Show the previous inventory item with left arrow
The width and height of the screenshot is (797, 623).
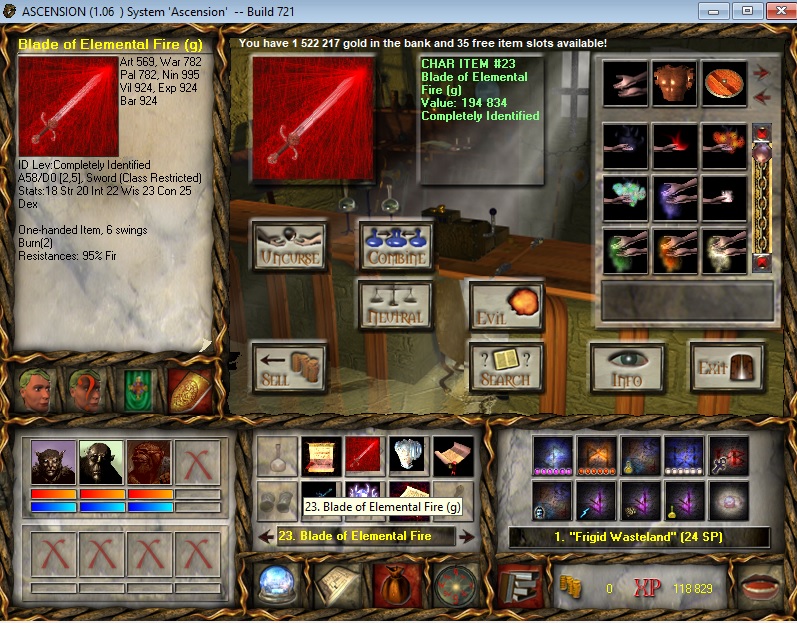[265, 537]
